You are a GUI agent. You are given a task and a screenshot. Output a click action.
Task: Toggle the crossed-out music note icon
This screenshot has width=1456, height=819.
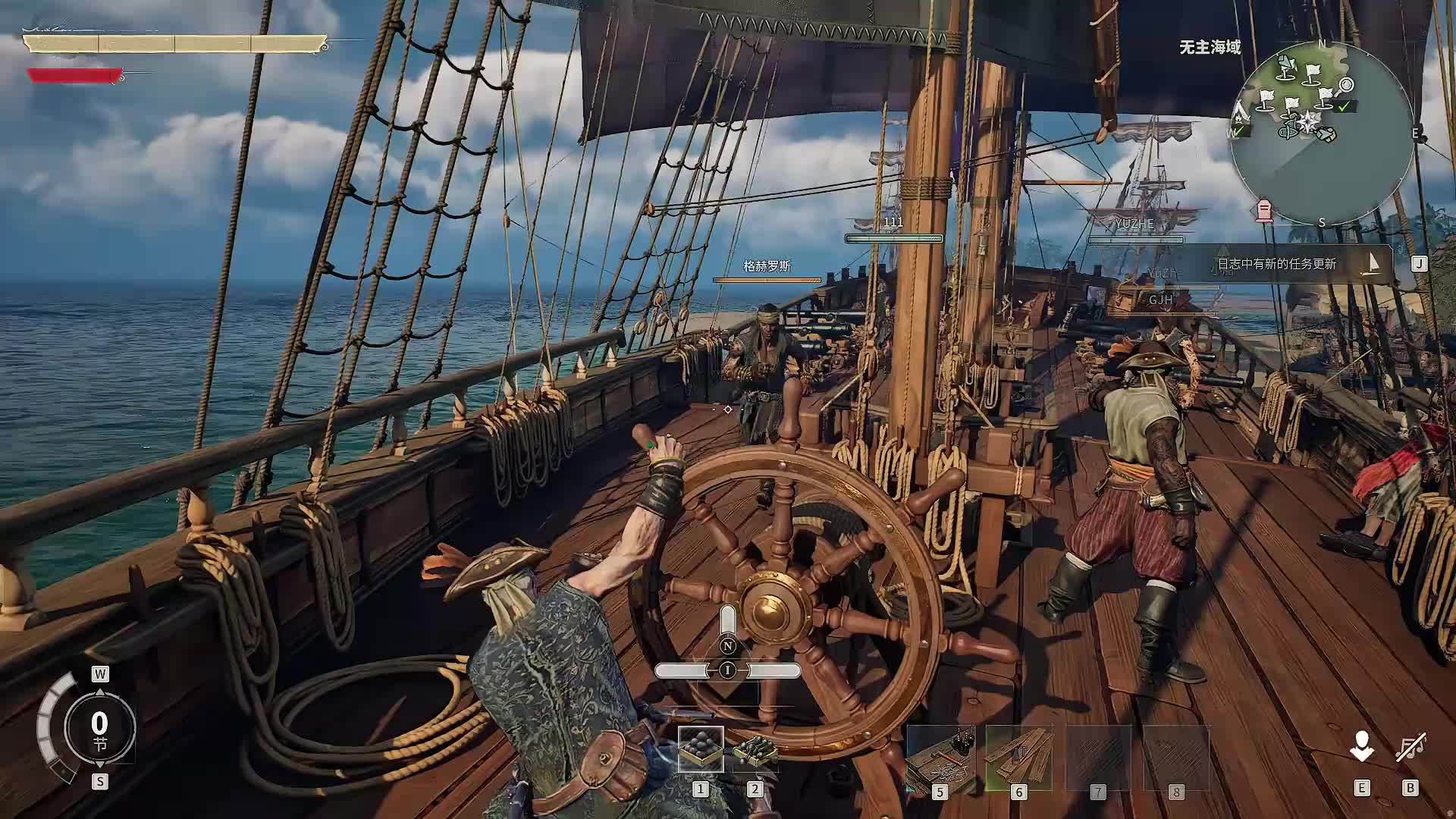1410,747
